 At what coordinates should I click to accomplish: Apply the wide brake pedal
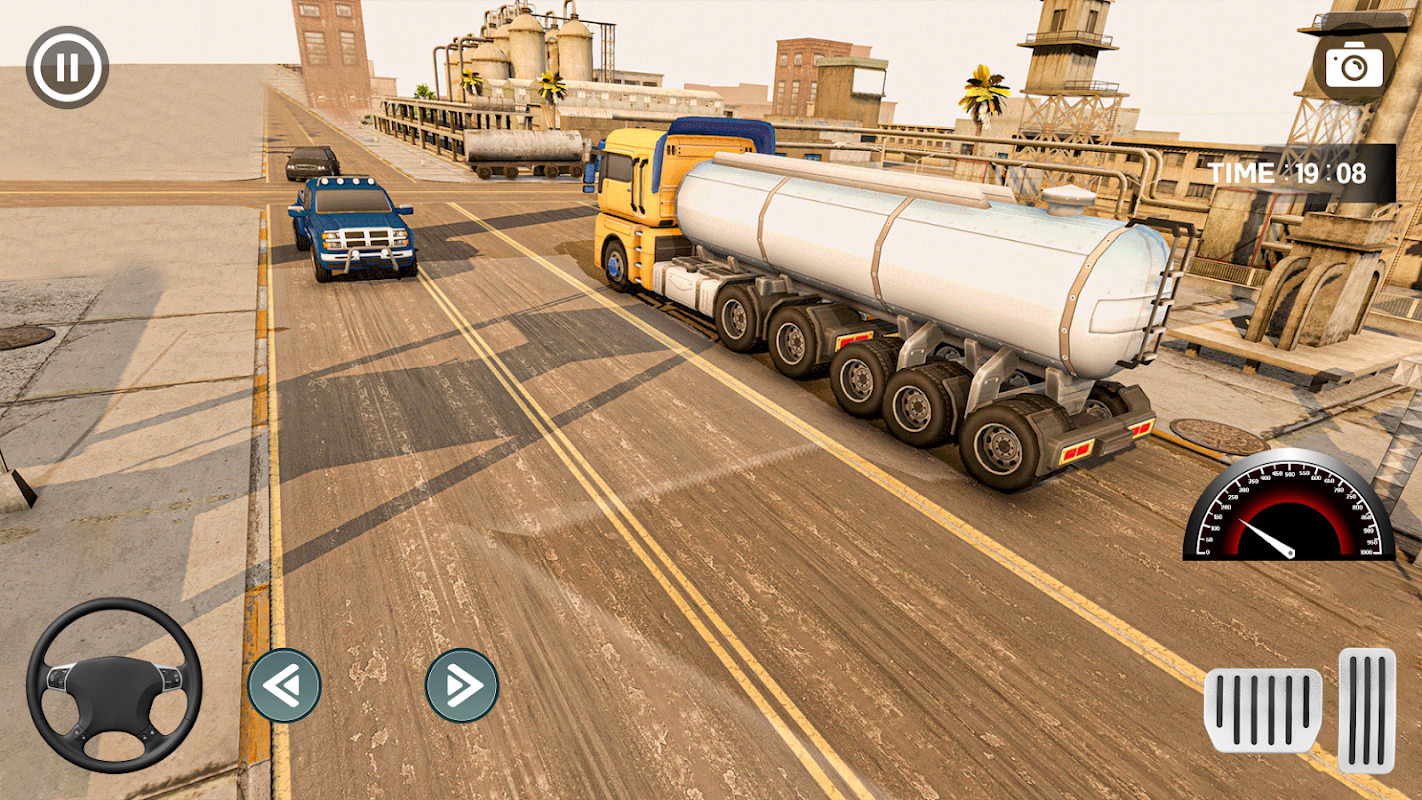click(1263, 709)
